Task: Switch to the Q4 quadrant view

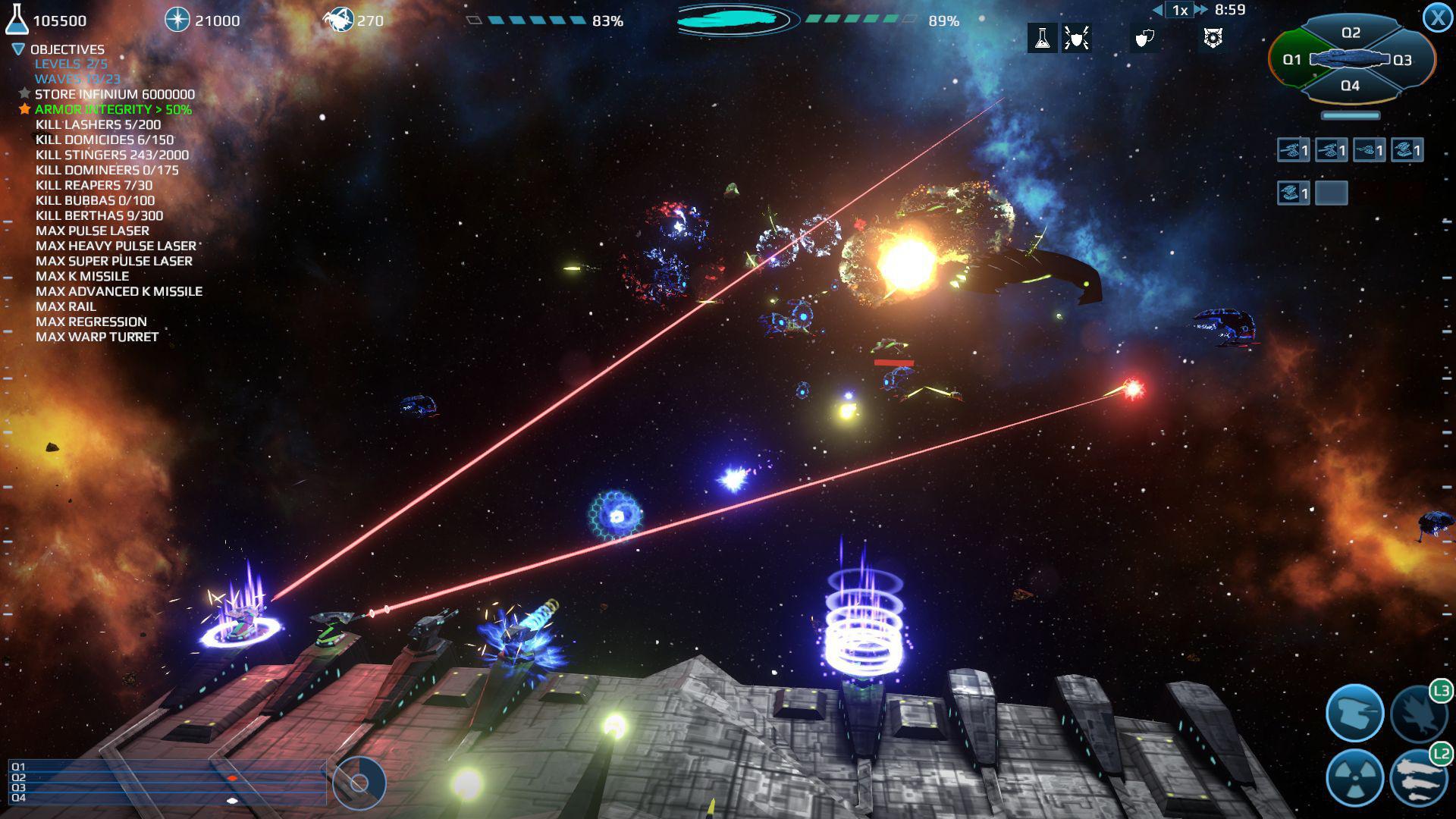Action: click(1352, 86)
